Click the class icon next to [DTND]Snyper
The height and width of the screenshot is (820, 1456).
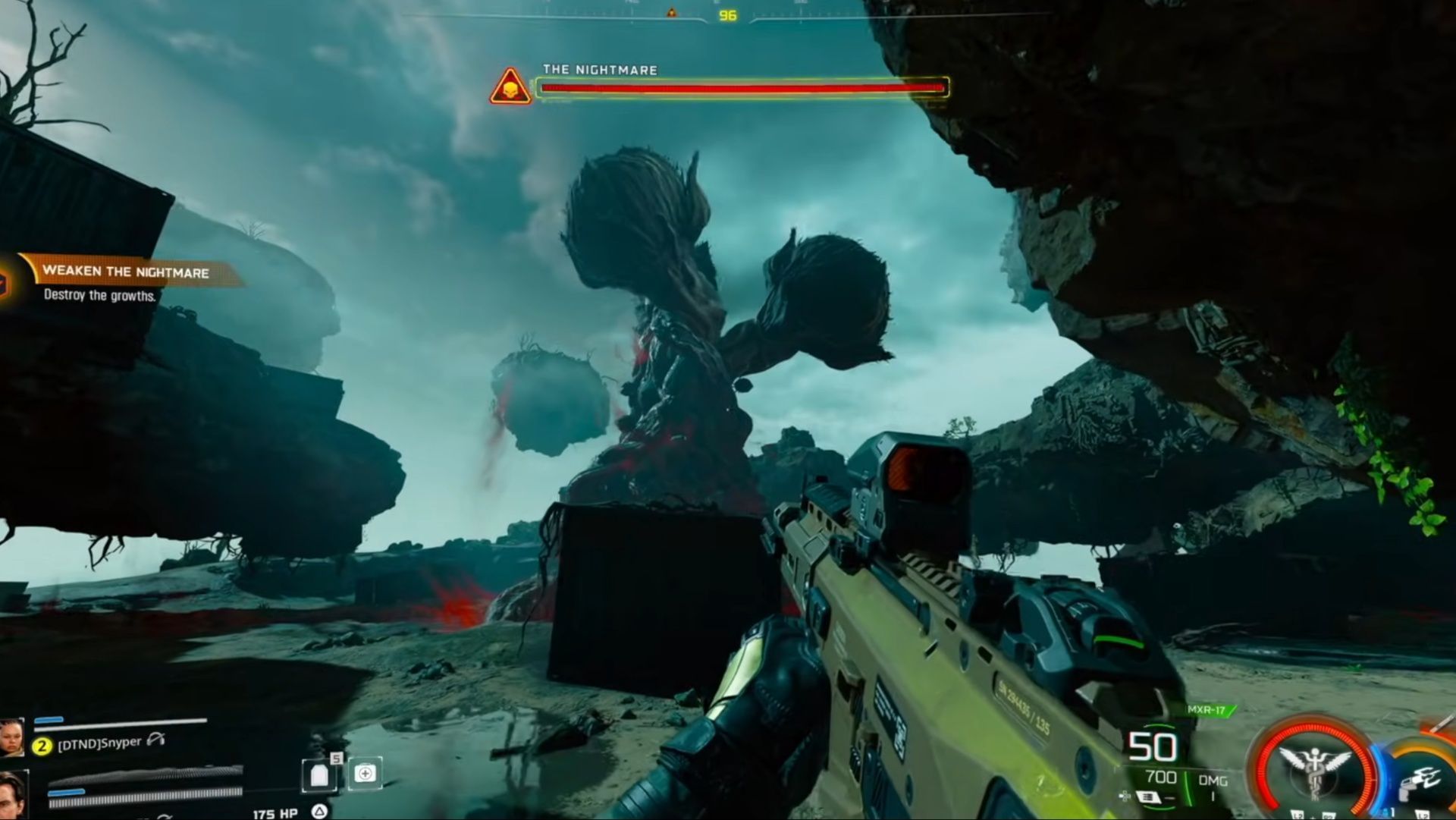pyautogui.click(x=155, y=740)
